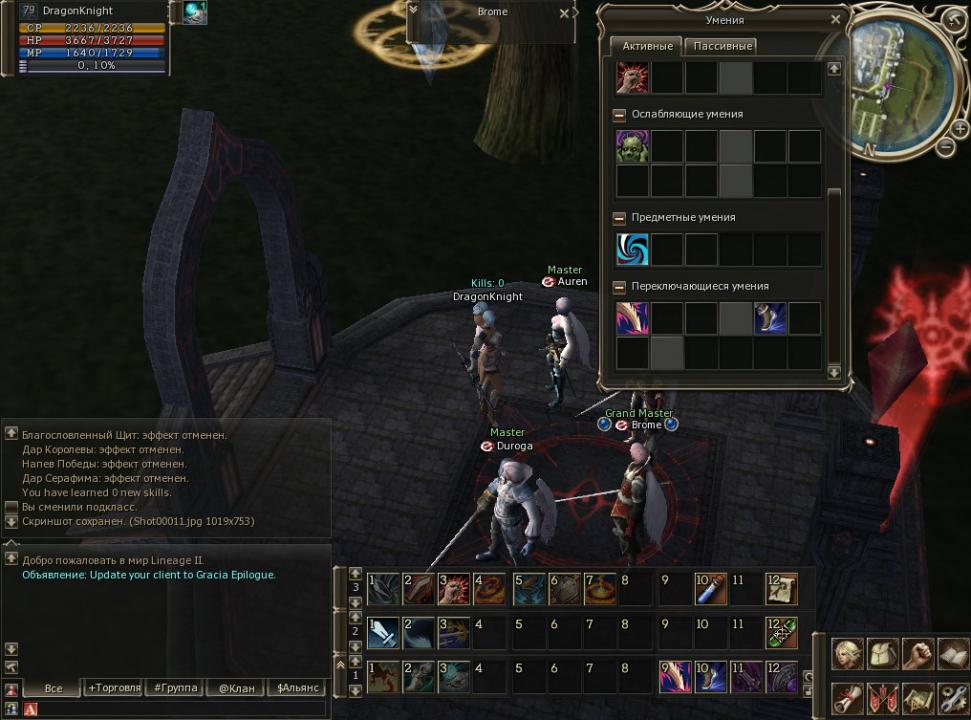Viewport: 971px width, 720px height.
Task: Activate the sword skill on hotbar row two
Action: coord(383,633)
